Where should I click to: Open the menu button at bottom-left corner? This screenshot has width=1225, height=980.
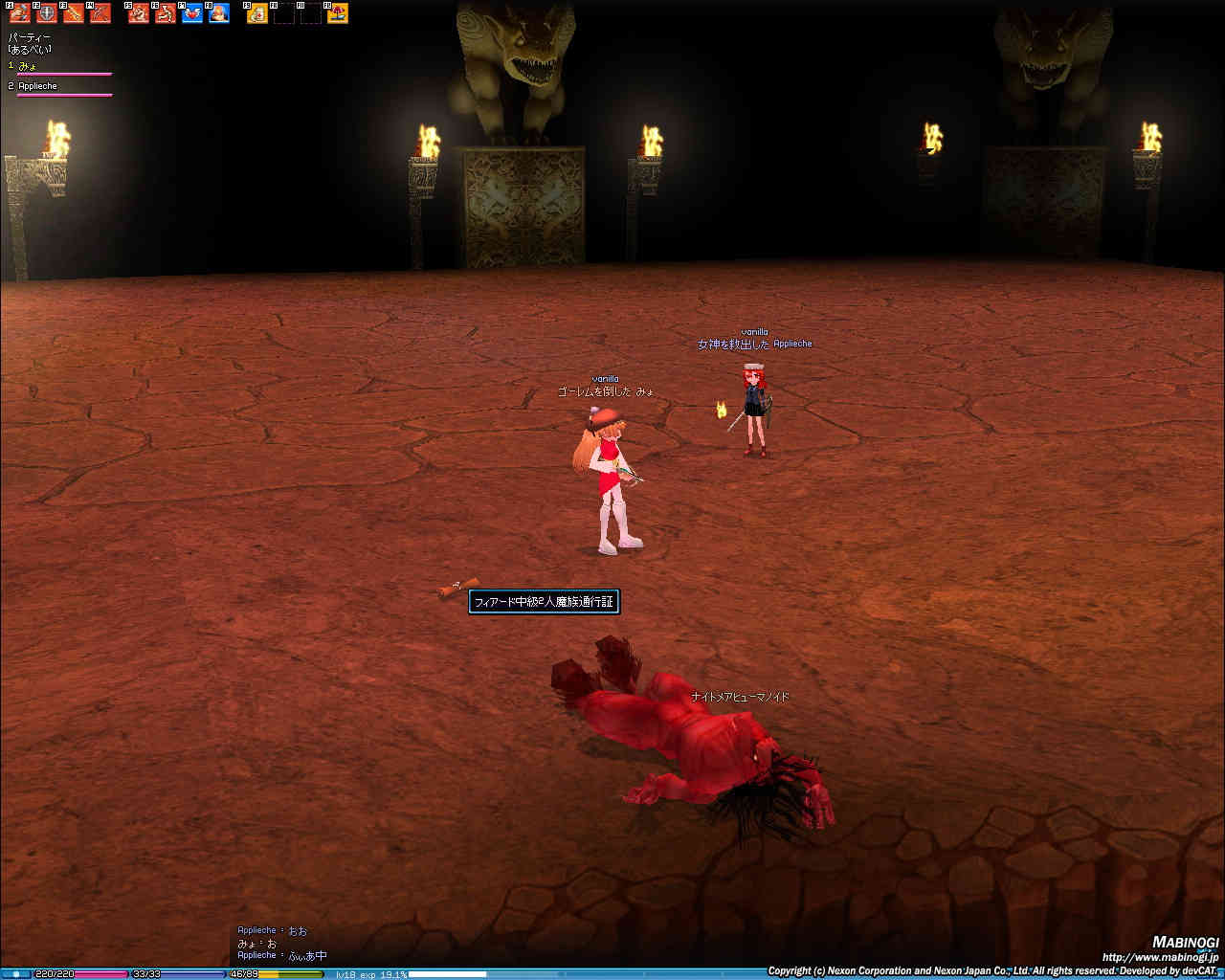15,973
